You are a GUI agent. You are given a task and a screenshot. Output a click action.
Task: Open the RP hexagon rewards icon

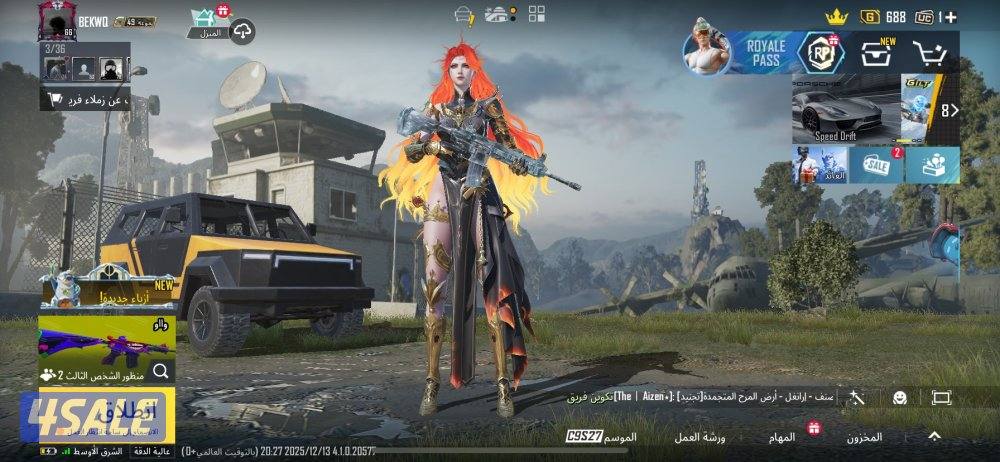[820, 53]
